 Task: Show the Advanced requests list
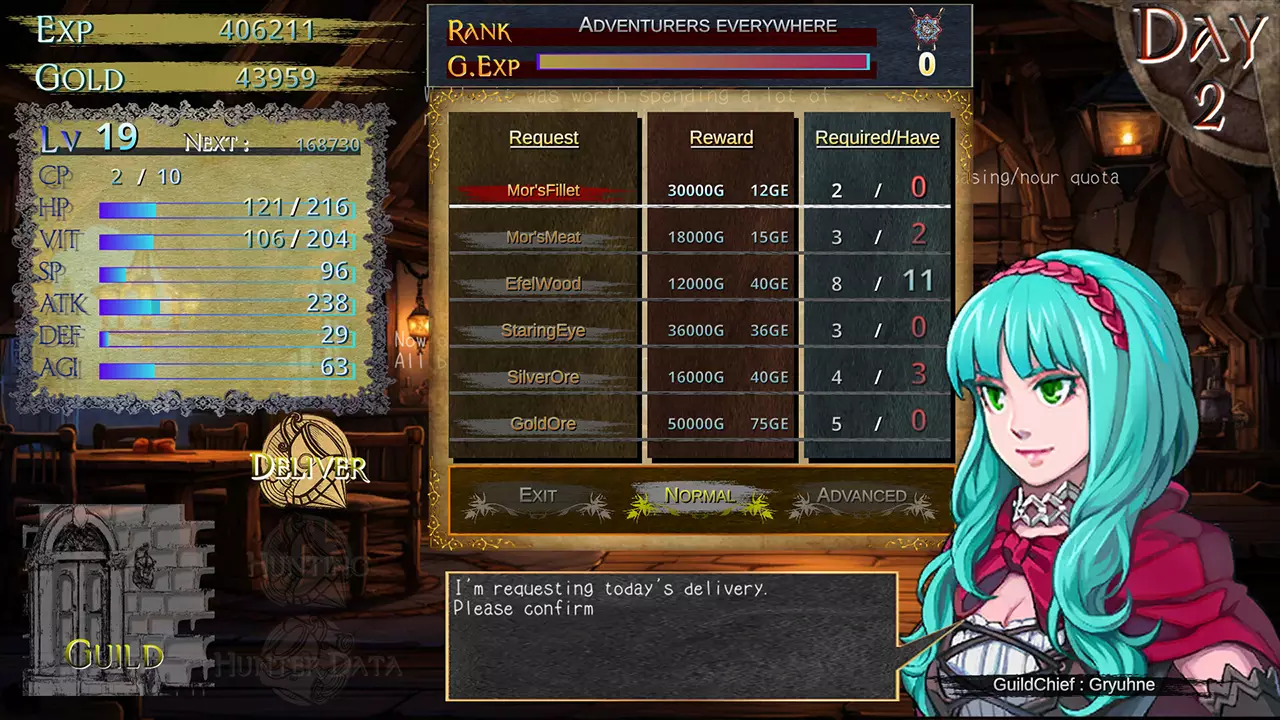tap(861, 496)
